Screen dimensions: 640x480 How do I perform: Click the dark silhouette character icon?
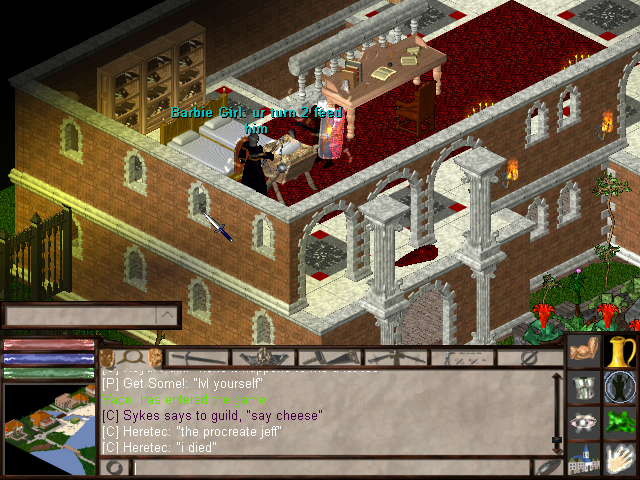621,387
